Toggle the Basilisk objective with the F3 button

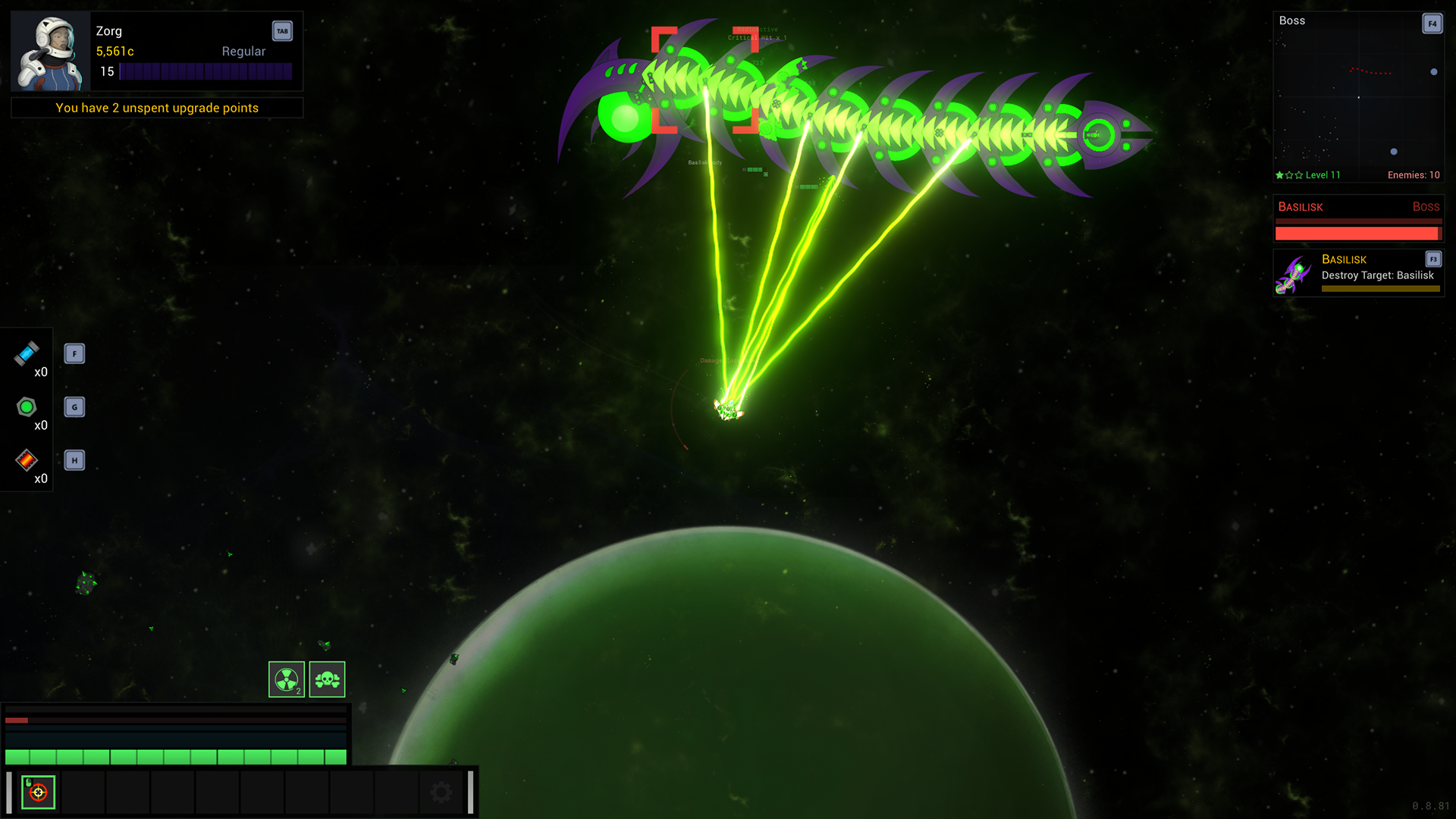(1432, 258)
